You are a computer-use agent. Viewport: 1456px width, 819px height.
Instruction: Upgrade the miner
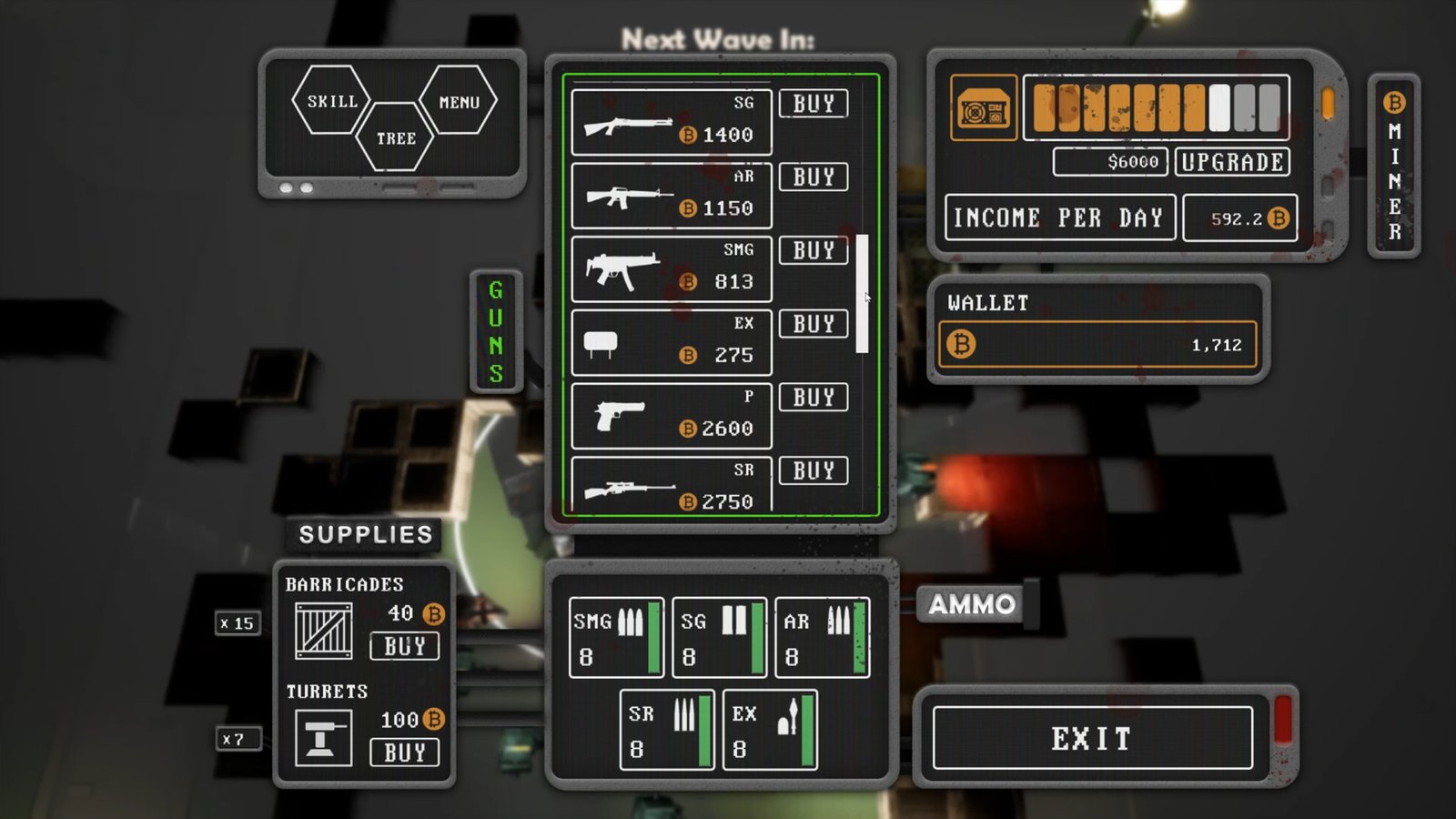(1232, 162)
